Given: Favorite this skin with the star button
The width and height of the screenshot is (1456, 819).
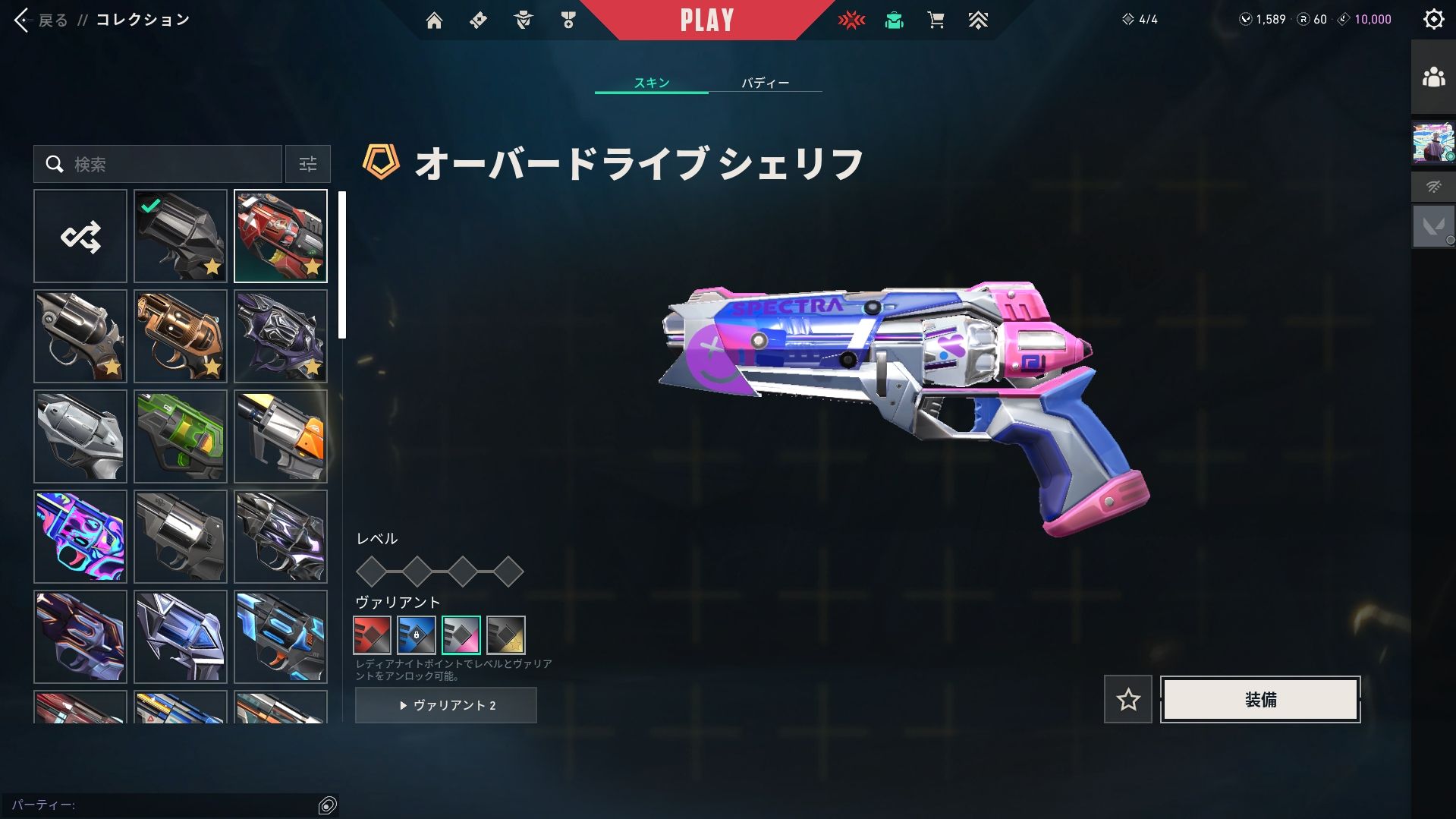Looking at the screenshot, I should (x=1127, y=699).
